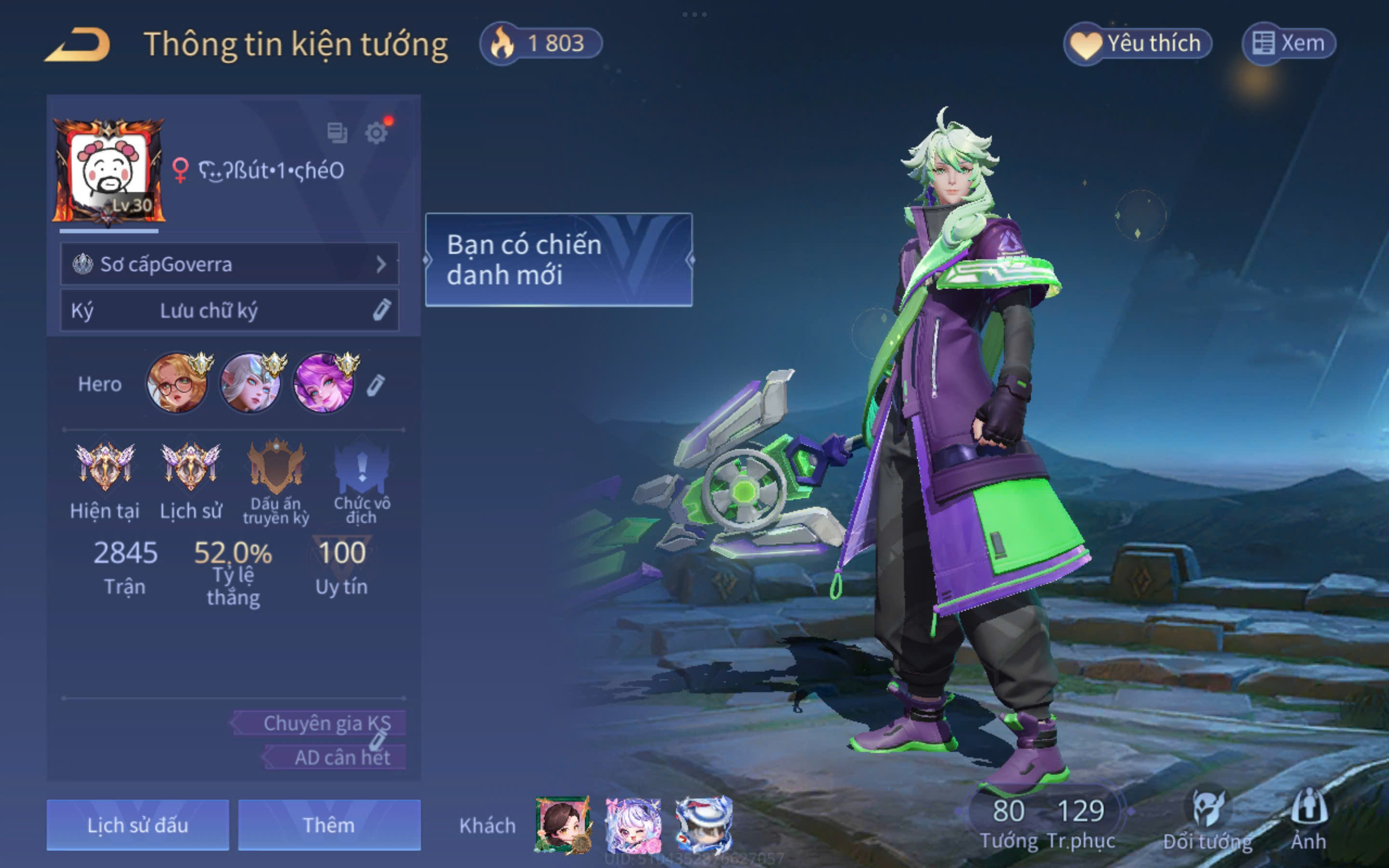Image resolution: width=1389 pixels, height=868 pixels.
Task: Open Lịch sử đấu match history
Action: [x=138, y=825]
